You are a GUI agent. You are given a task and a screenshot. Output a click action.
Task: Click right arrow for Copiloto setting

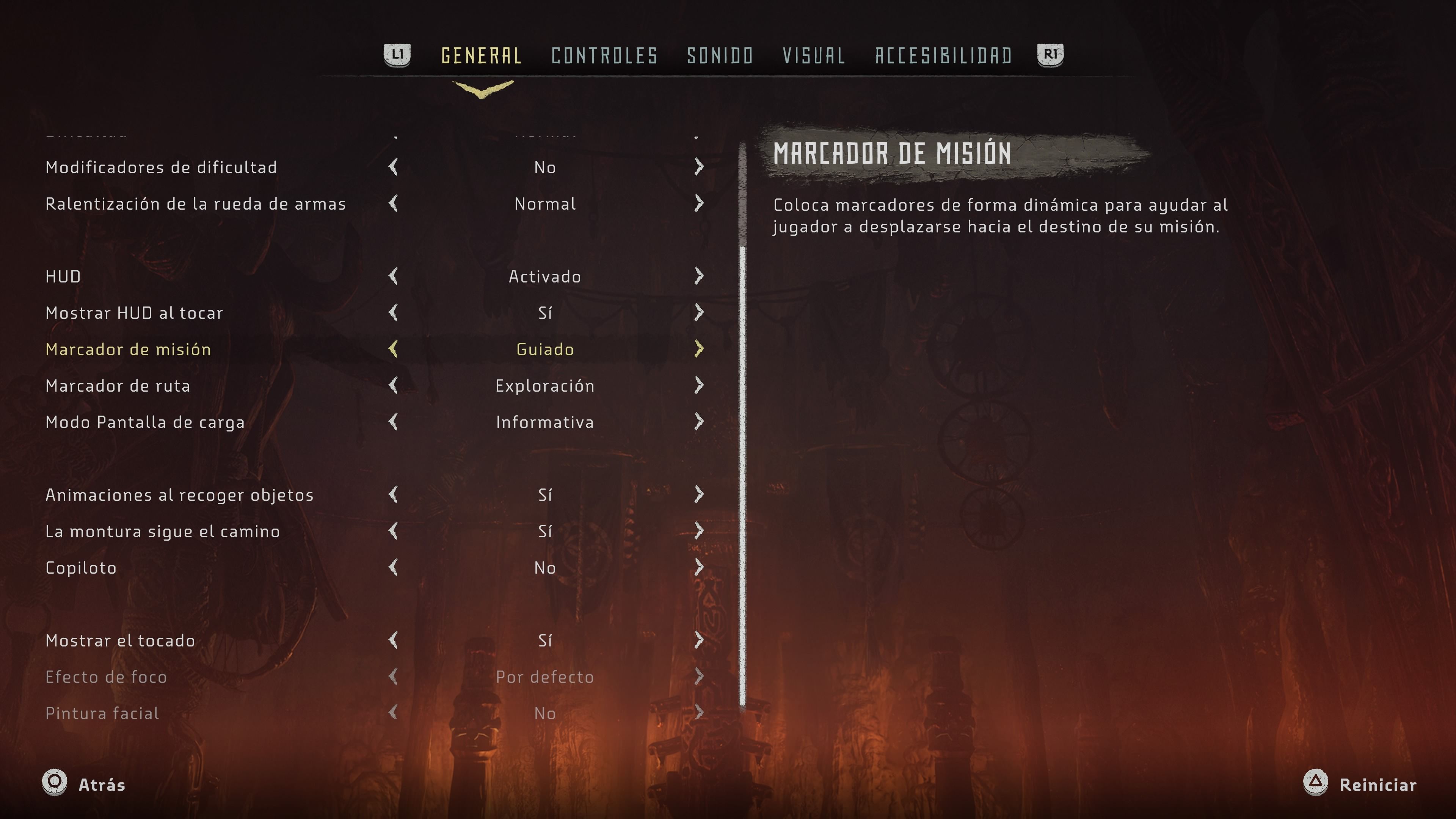[x=698, y=568]
